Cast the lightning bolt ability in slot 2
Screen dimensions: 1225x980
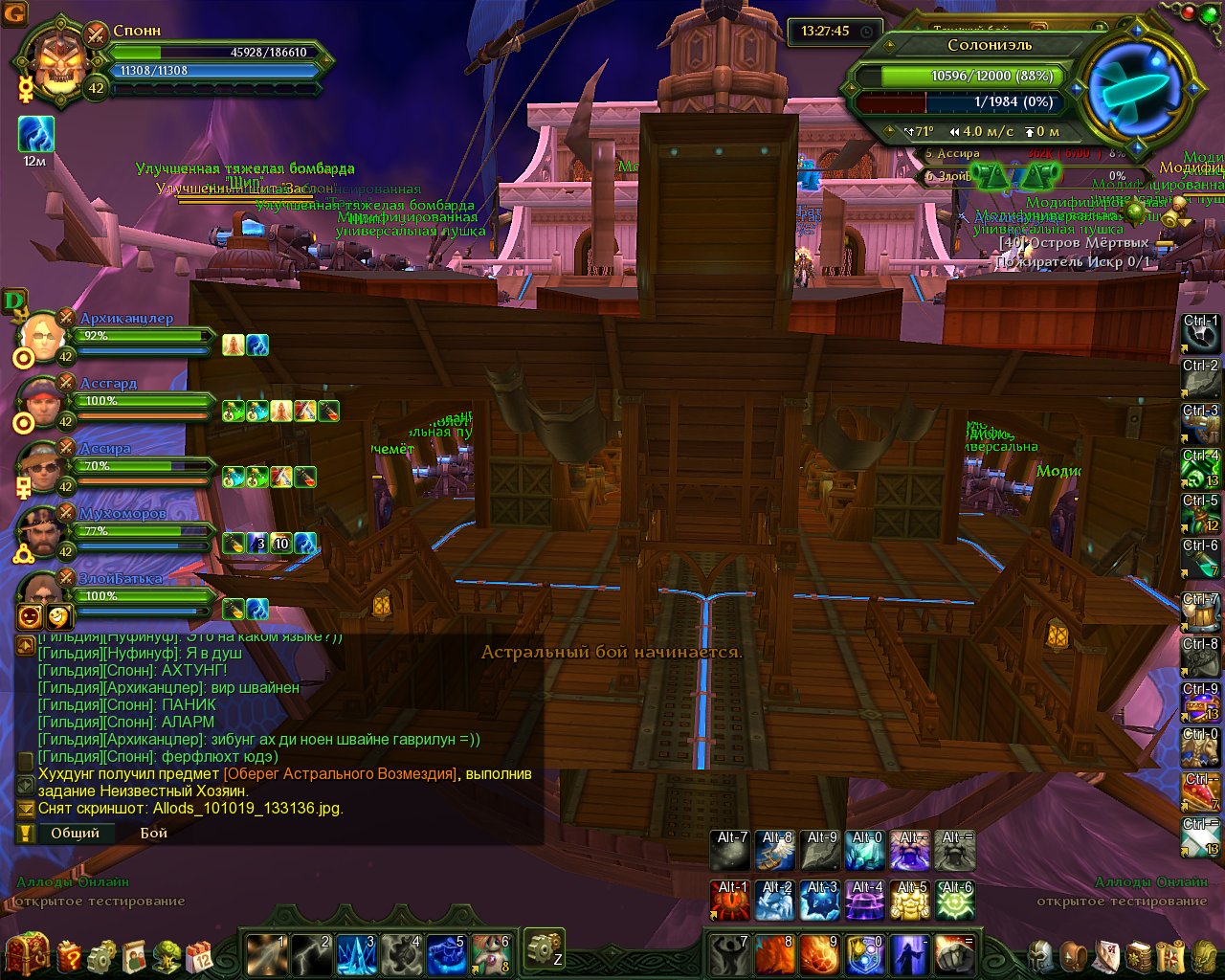coord(311,954)
